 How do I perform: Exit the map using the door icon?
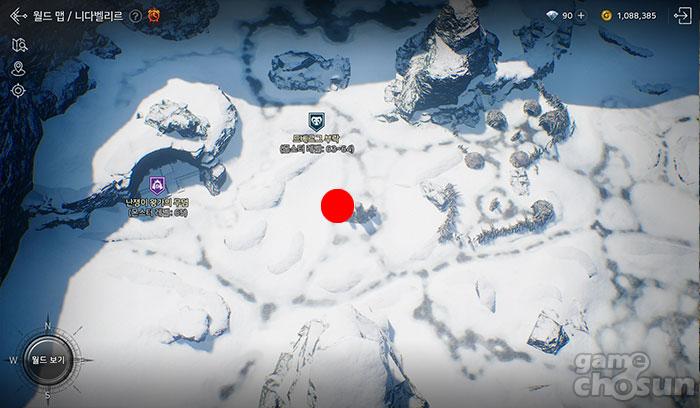pyautogui.click(x=682, y=15)
